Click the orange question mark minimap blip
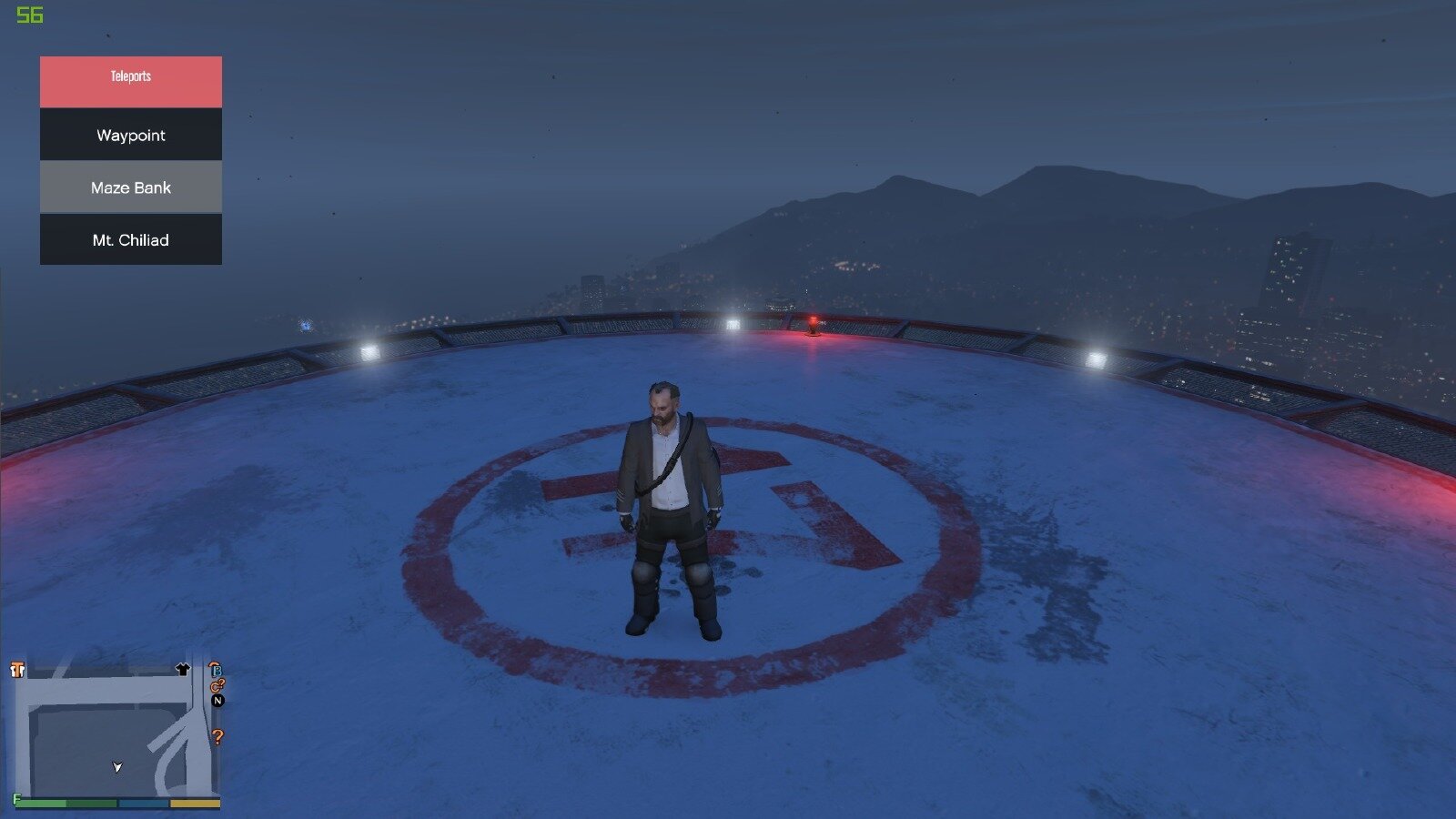Screen dimensions: 1456x819 pyautogui.click(x=217, y=737)
